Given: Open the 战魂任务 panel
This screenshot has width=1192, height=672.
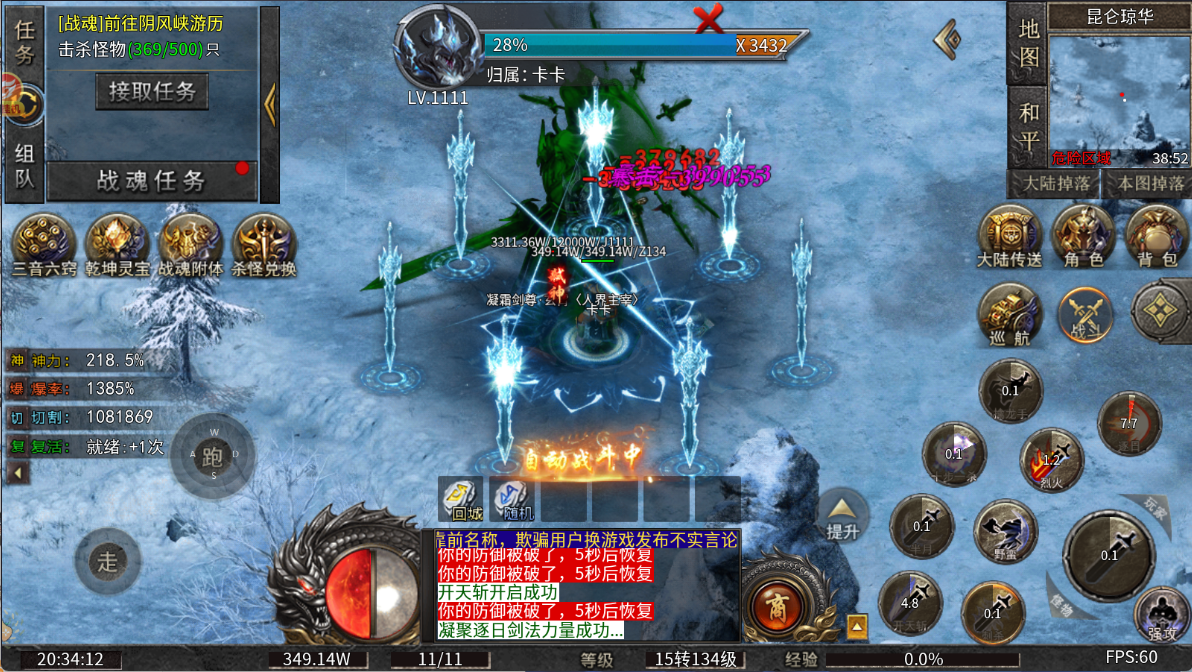Looking at the screenshot, I should (152, 181).
